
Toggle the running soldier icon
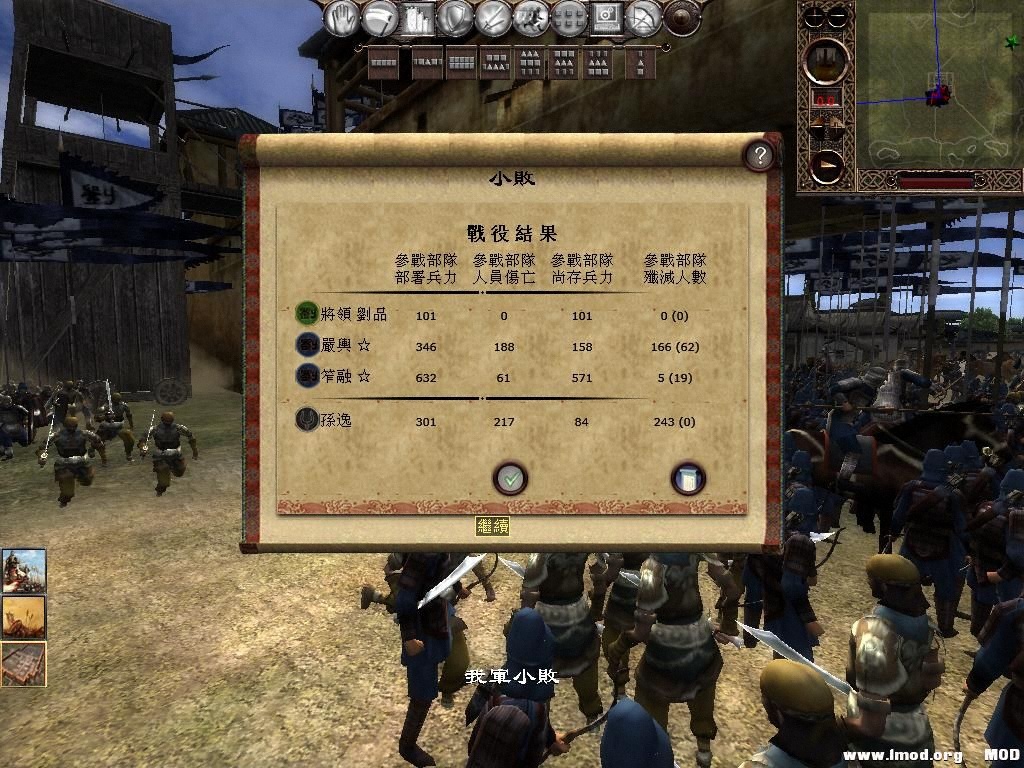click(x=531, y=17)
